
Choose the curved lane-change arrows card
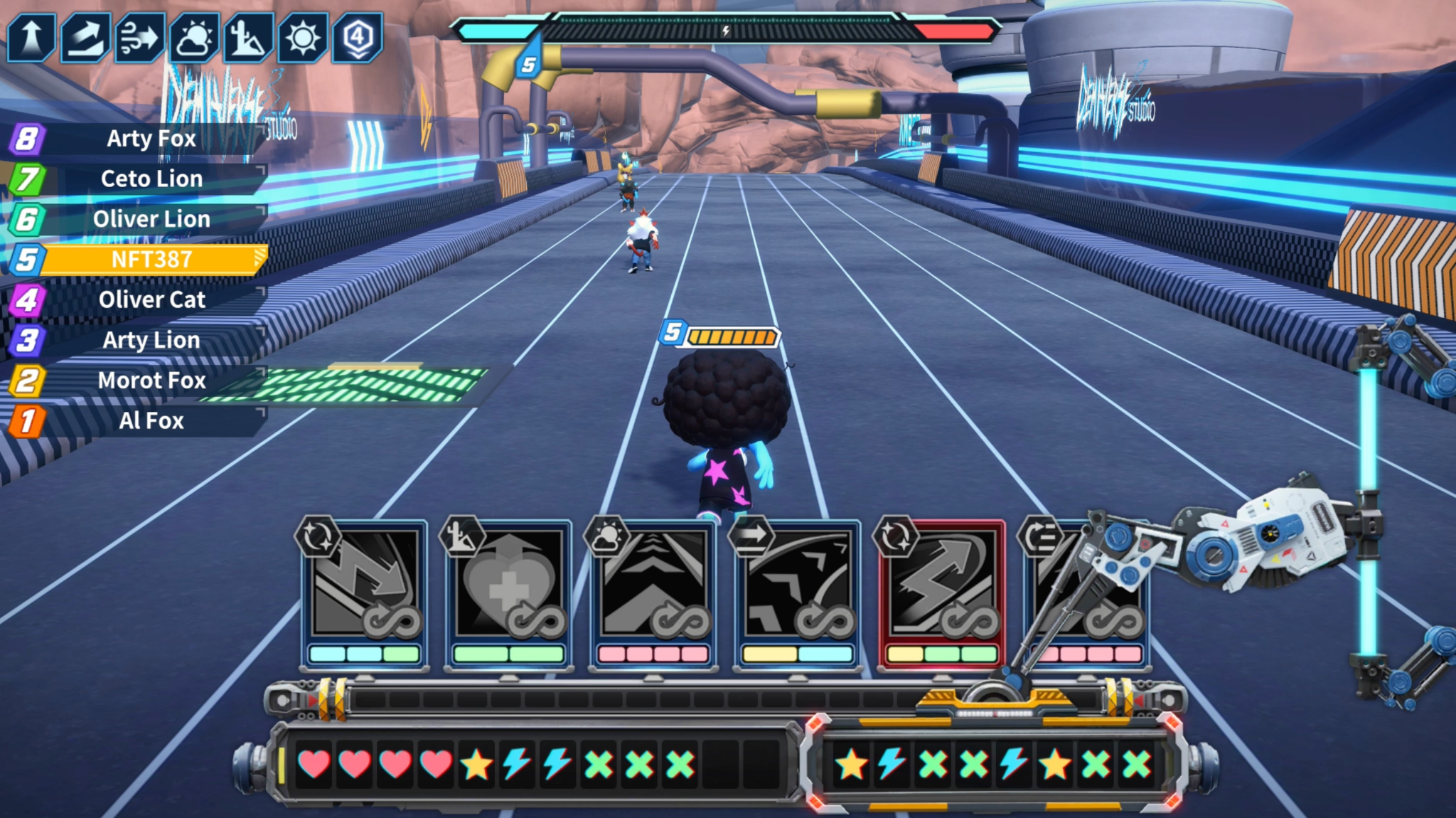(x=797, y=594)
